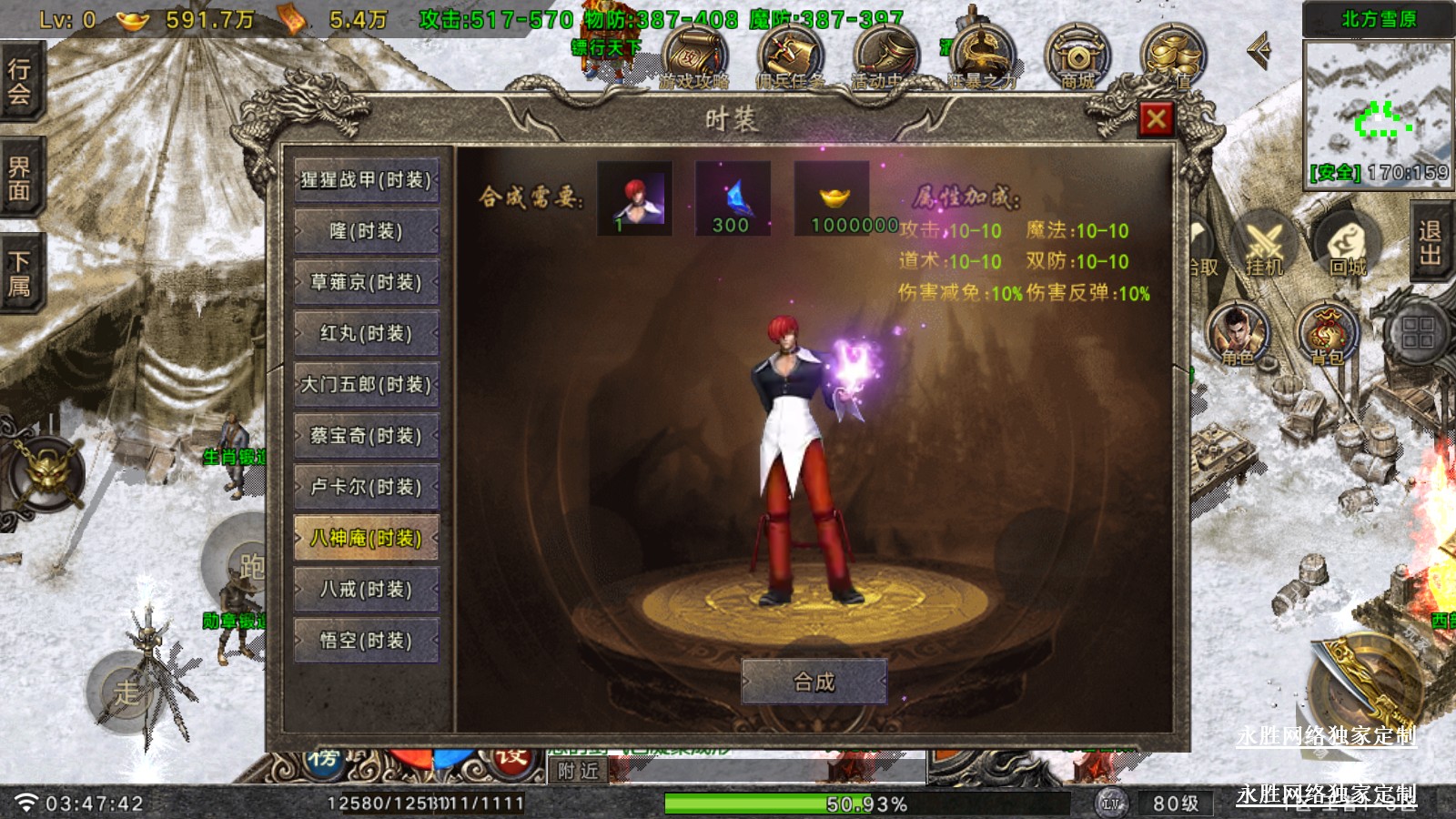Open the 商城 shop icon
1456x819 pixels.
(x=1077, y=58)
